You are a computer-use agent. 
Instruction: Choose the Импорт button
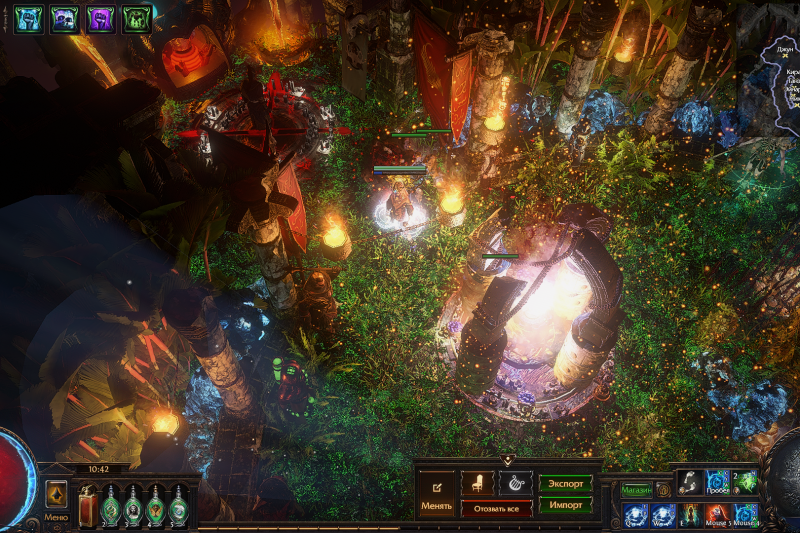566,505
